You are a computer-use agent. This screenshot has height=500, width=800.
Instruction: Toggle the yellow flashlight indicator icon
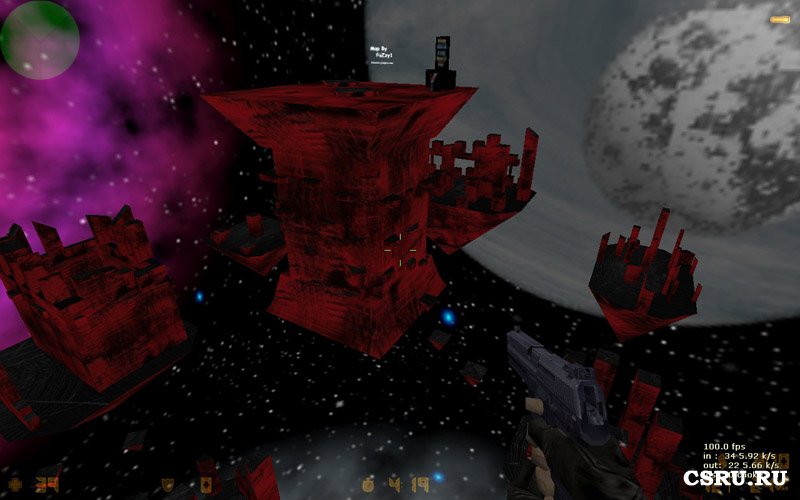point(779,19)
